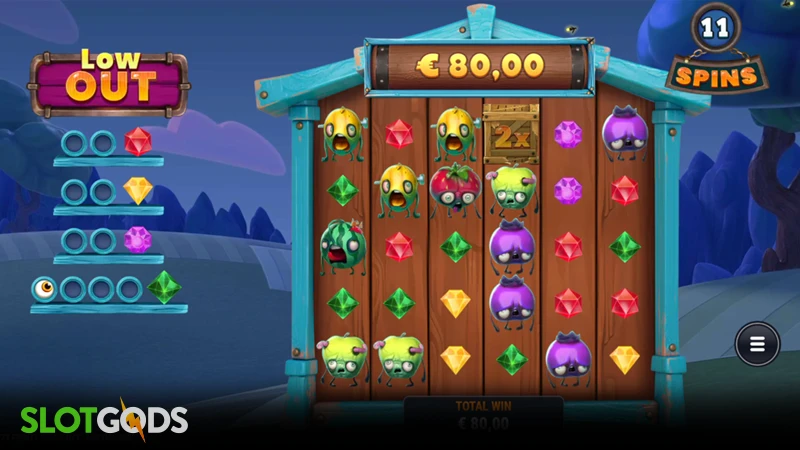Open the hamburger menu button
The image size is (800, 450).
coord(757,345)
